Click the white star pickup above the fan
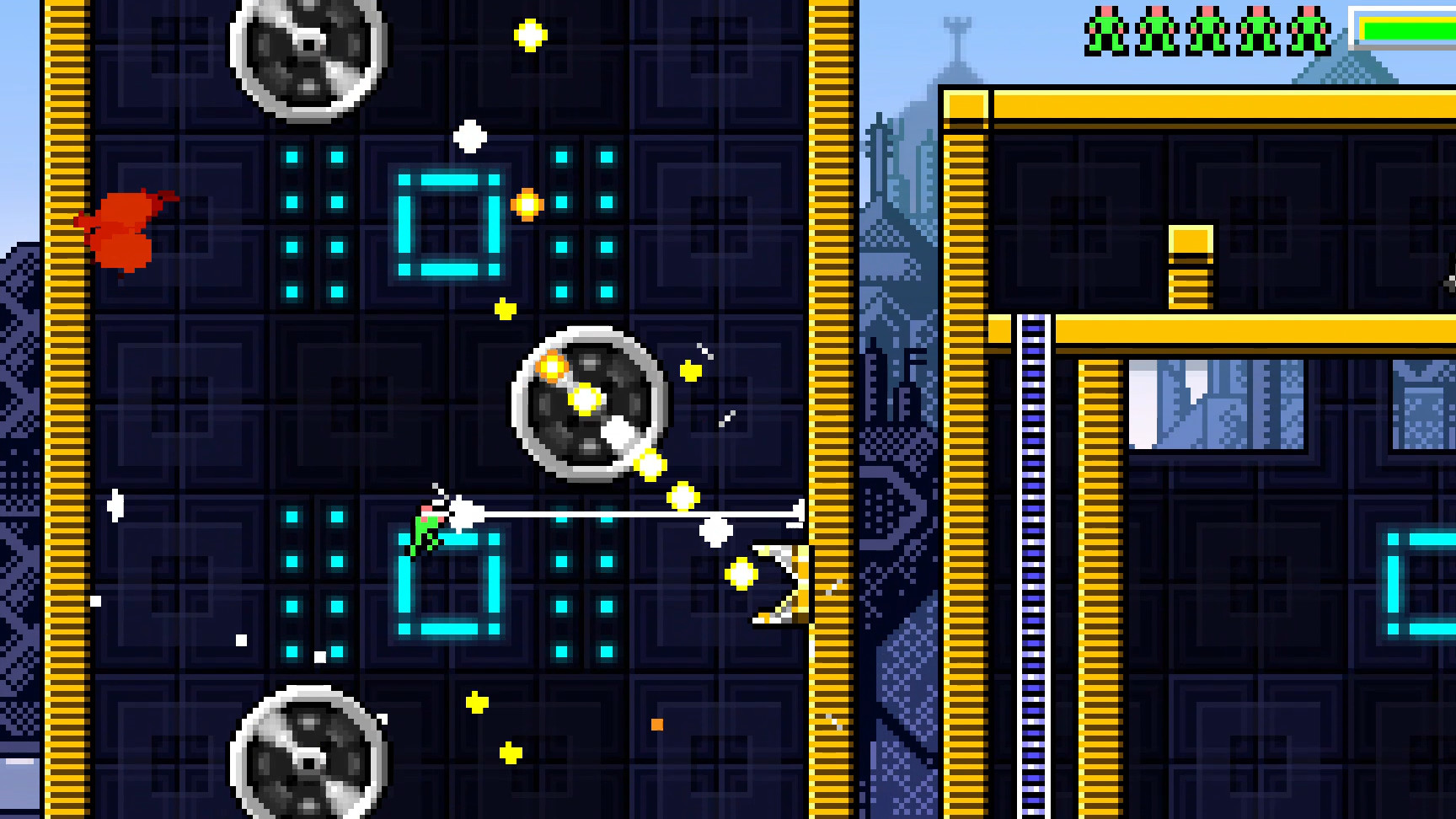Image resolution: width=1456 pixels, height=819 pixels. 468,135
